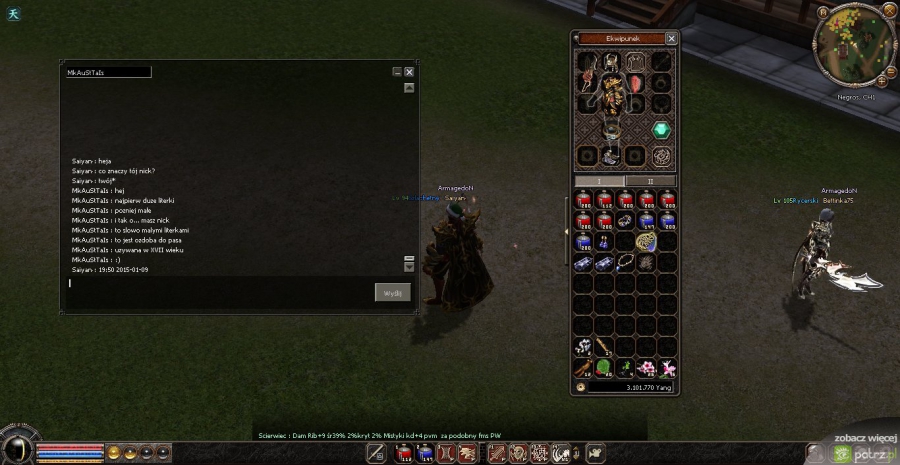Click the chat scroll-down arrow
Viewport: 900px width, 465px height.
coord(409,267)
